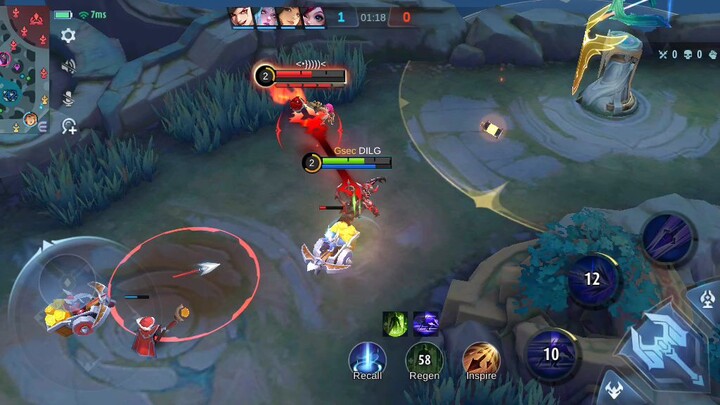Open the gear settings menu
Viewport: 720px width, 405px height.
coord(68,36)
